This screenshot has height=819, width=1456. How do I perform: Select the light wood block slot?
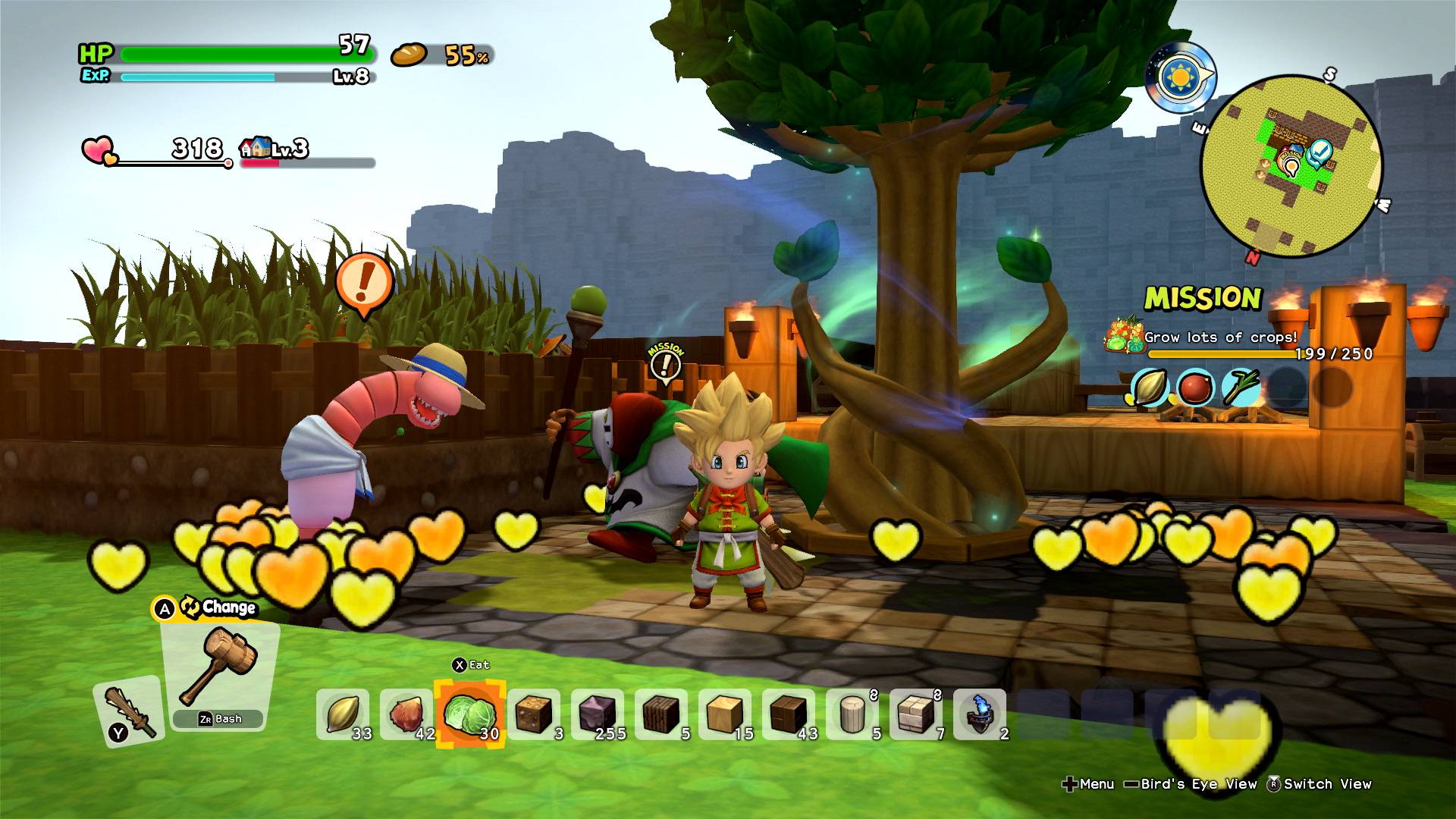723,714
